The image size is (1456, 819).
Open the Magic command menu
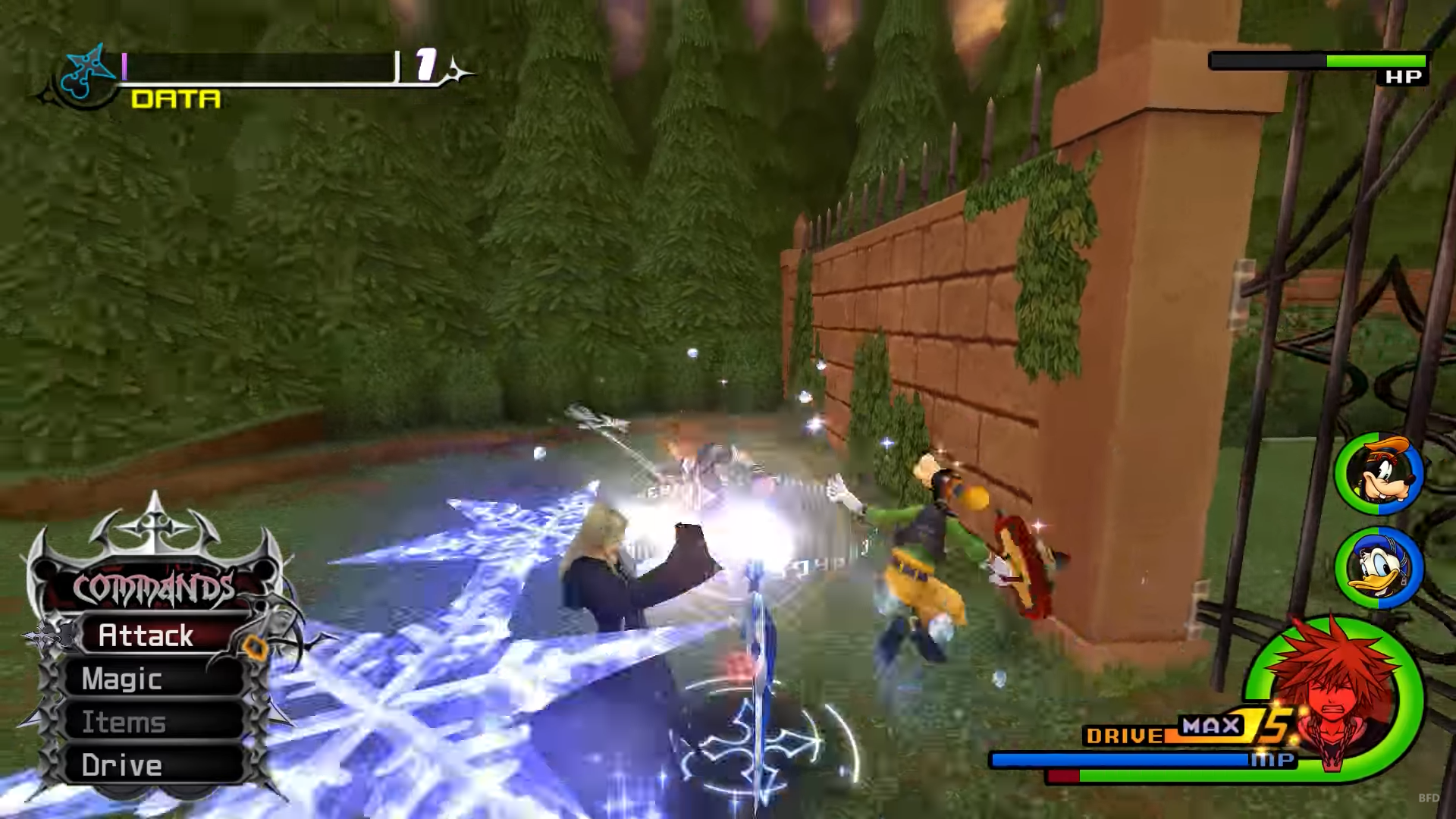[123, 679]
